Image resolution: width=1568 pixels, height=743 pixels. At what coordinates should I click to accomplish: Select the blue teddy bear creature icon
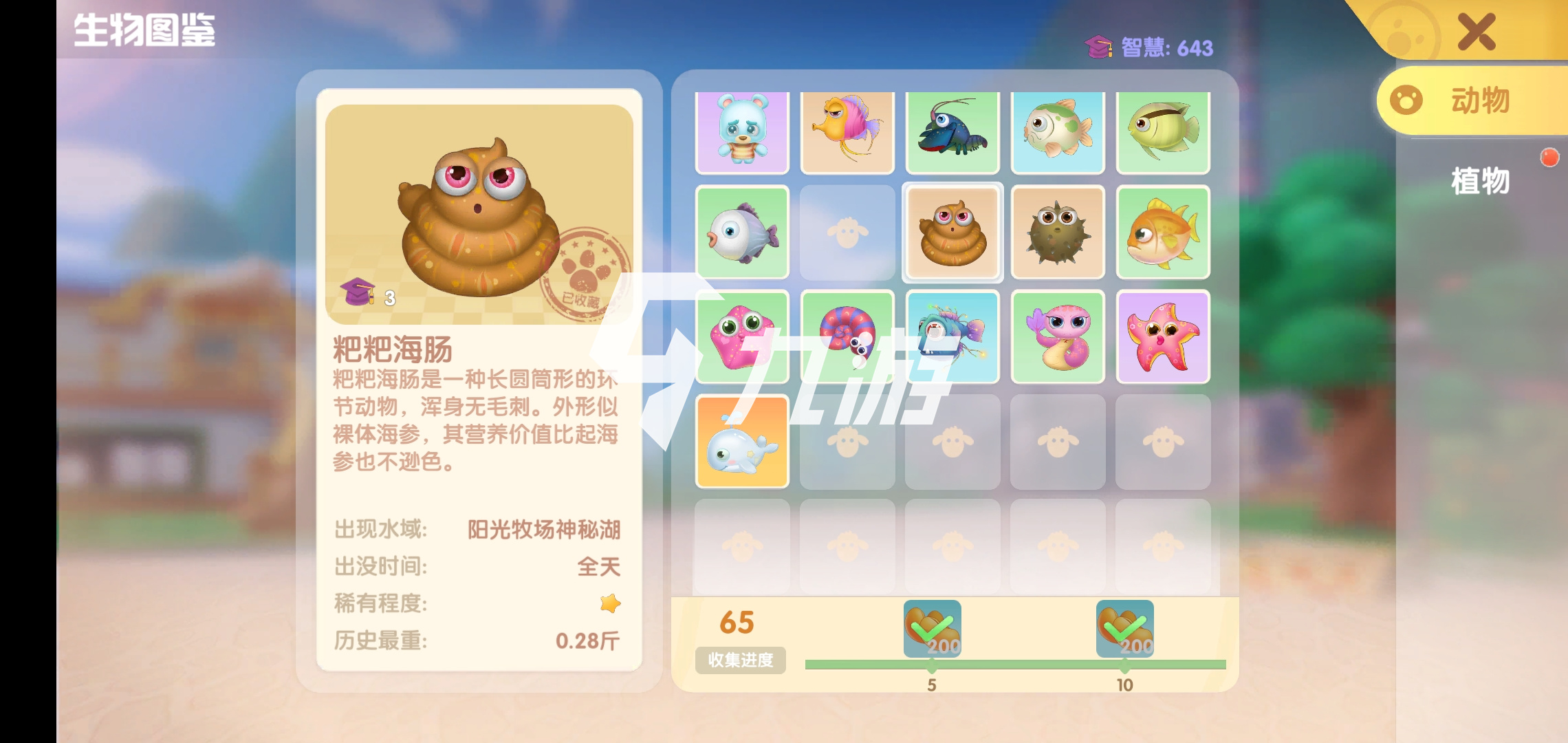point(741,131)
